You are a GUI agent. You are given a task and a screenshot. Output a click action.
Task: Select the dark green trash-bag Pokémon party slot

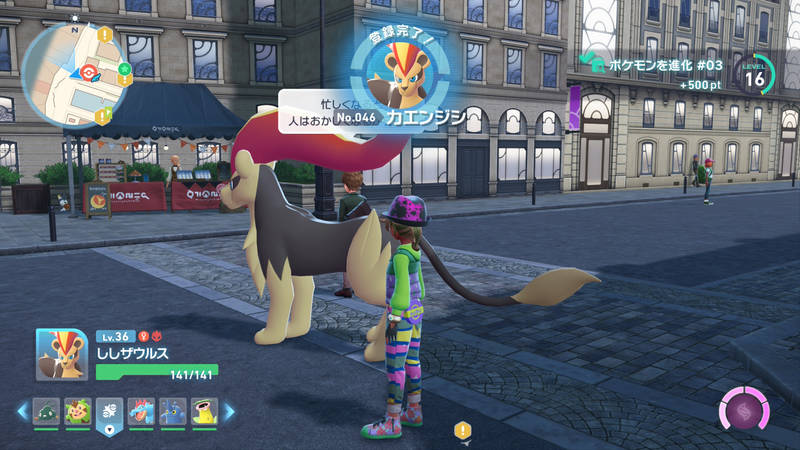46,410
